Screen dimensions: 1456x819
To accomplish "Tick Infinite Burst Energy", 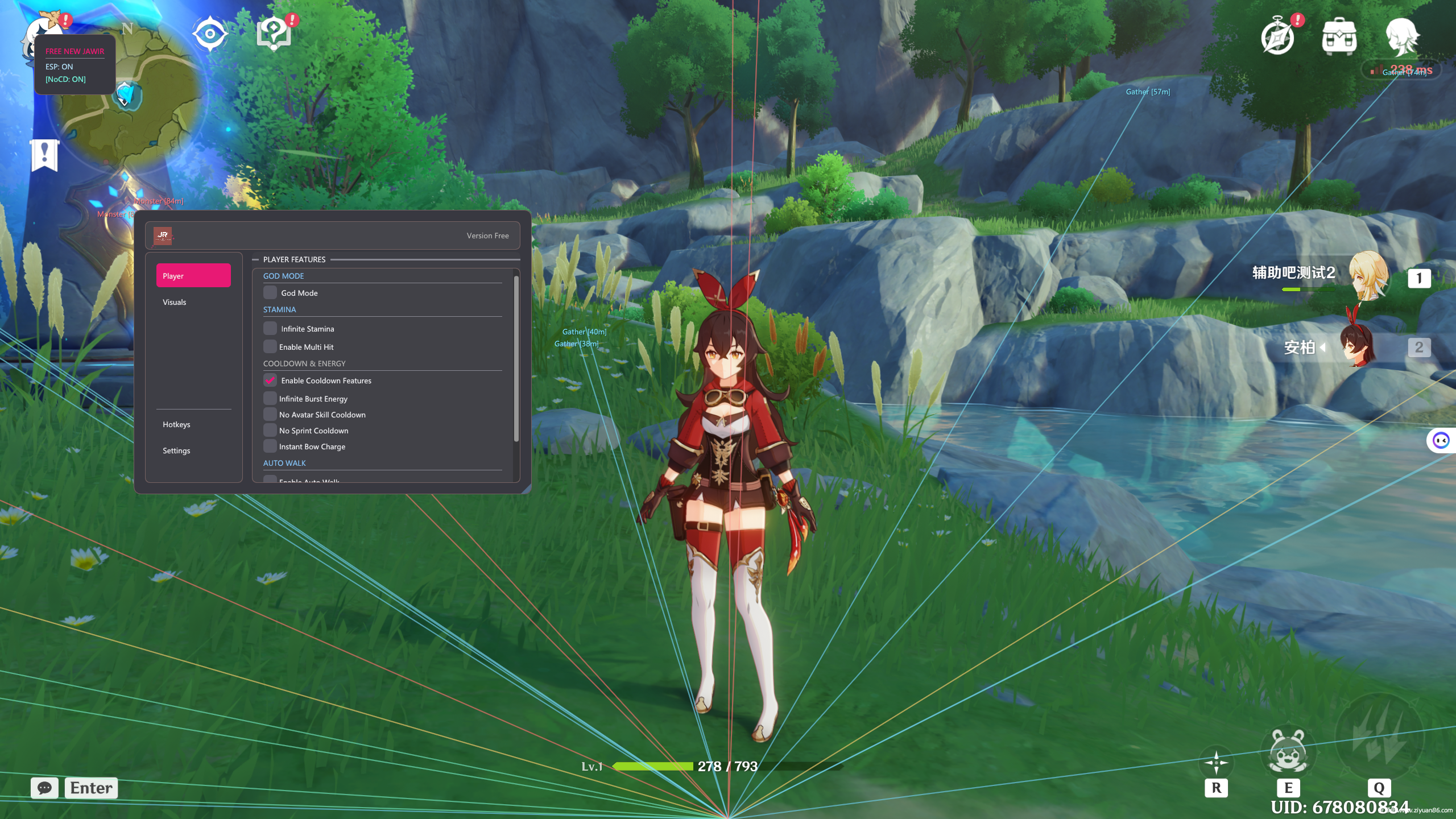I will click(270, 399).
